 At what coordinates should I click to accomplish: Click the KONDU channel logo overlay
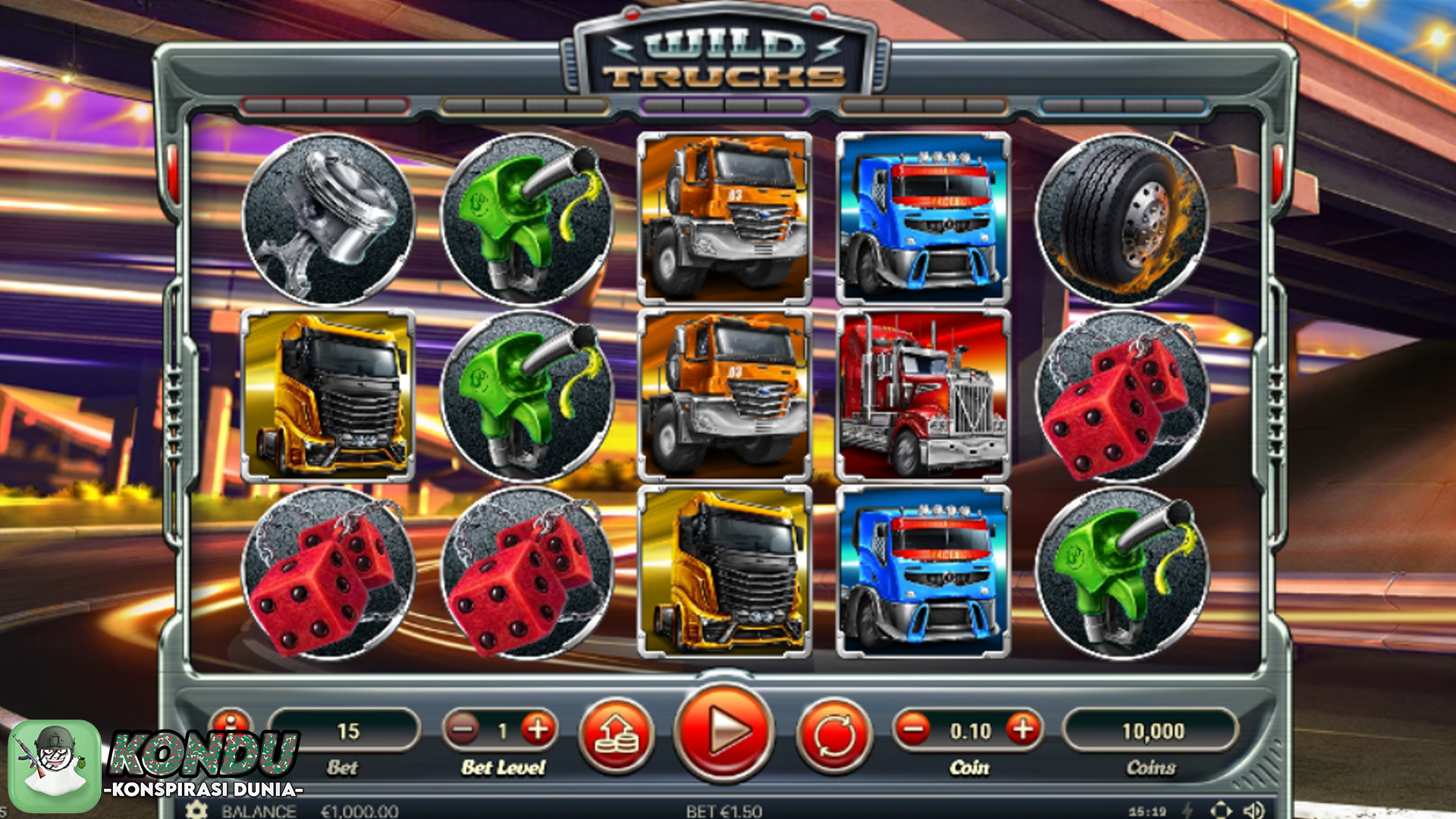(x=55, y=764)
